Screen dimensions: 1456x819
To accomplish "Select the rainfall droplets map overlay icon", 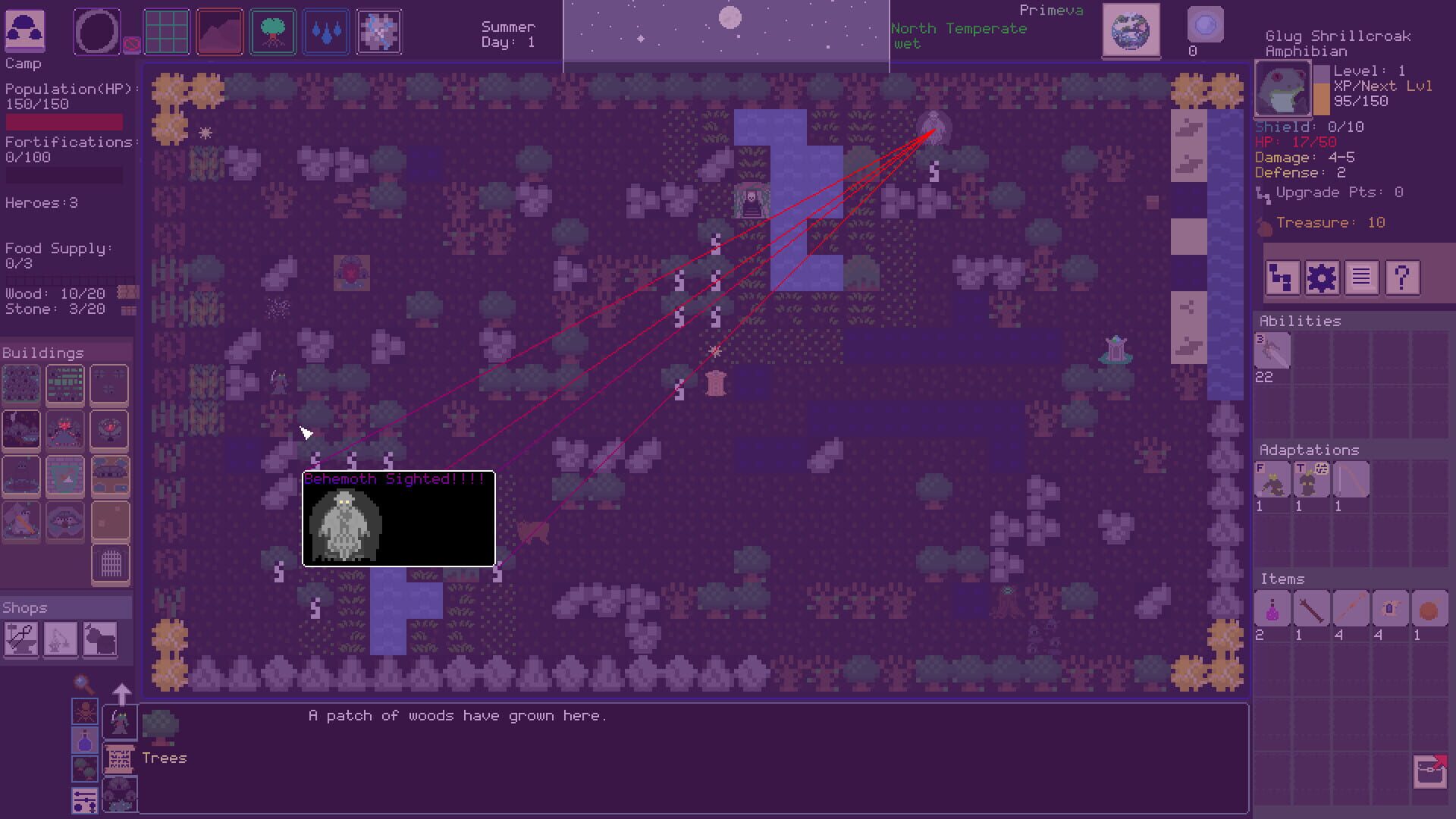I will pos(325,31).
